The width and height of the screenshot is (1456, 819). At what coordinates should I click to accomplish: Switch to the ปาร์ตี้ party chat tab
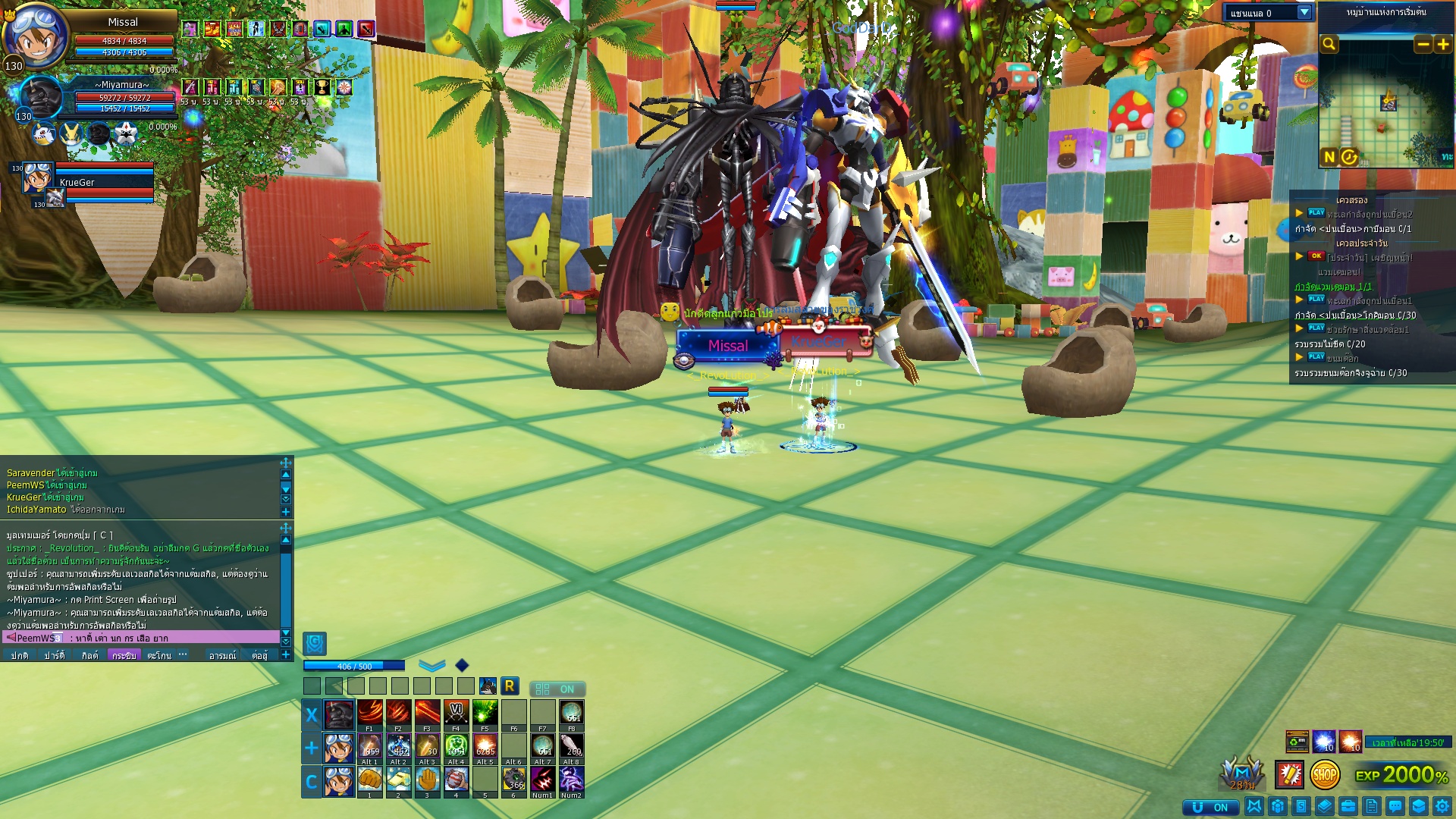(54, 656)
